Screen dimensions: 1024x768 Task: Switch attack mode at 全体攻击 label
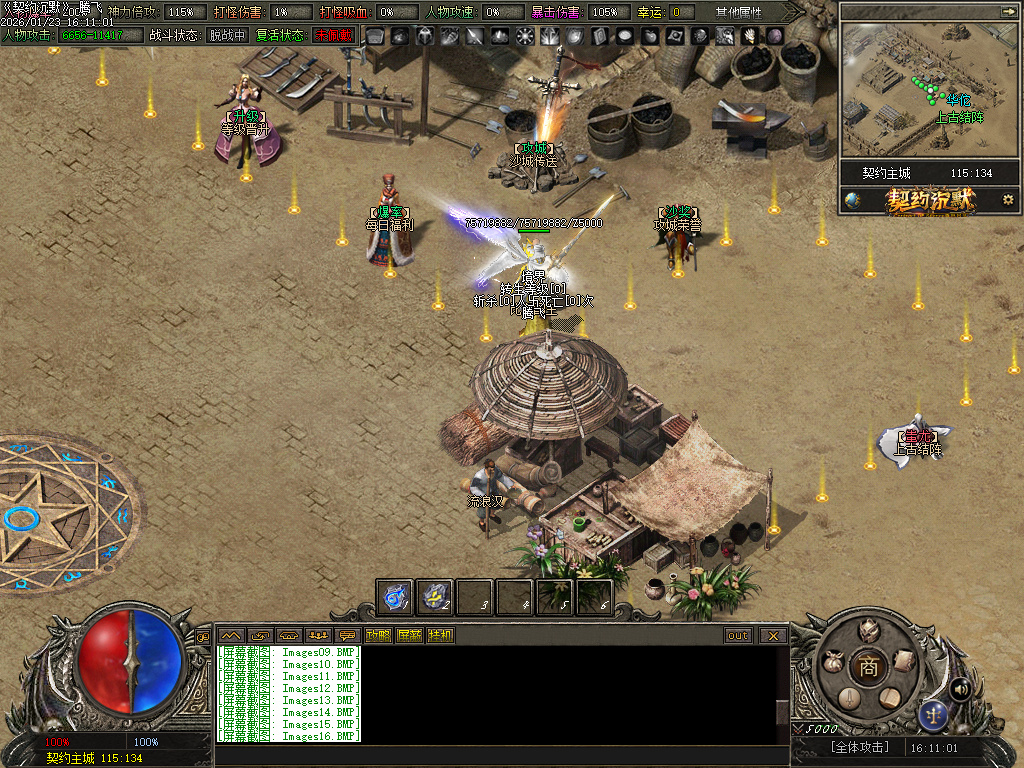(859, 747)
